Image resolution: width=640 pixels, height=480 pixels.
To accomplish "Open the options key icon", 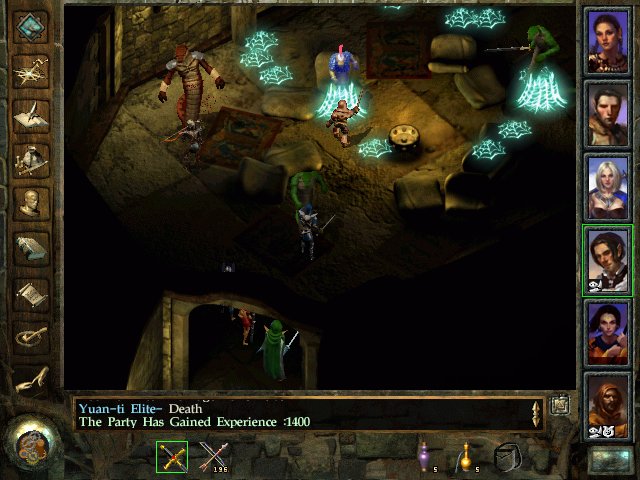I will 31,336.
